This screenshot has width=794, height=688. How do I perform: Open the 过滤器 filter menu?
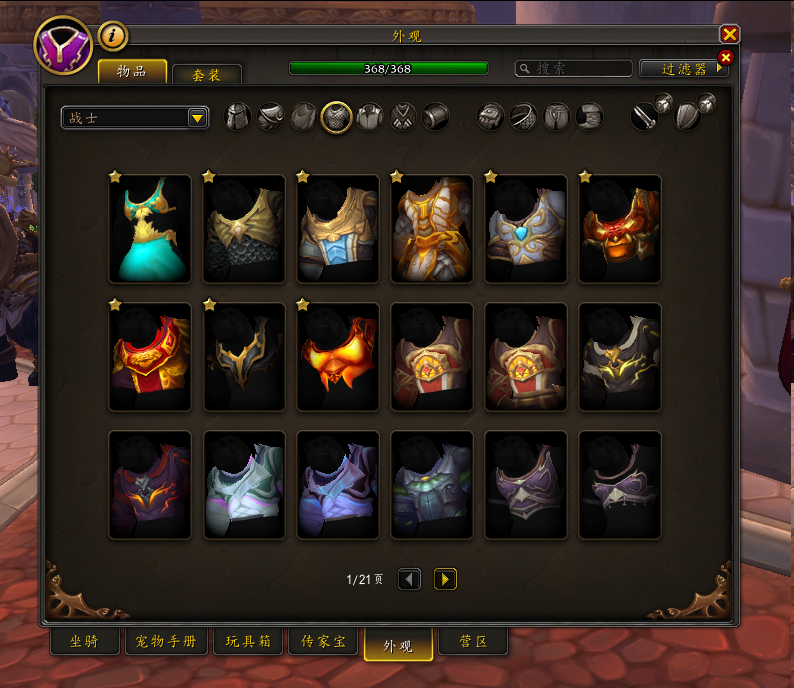pyautogui.click(x=685, y=69)
